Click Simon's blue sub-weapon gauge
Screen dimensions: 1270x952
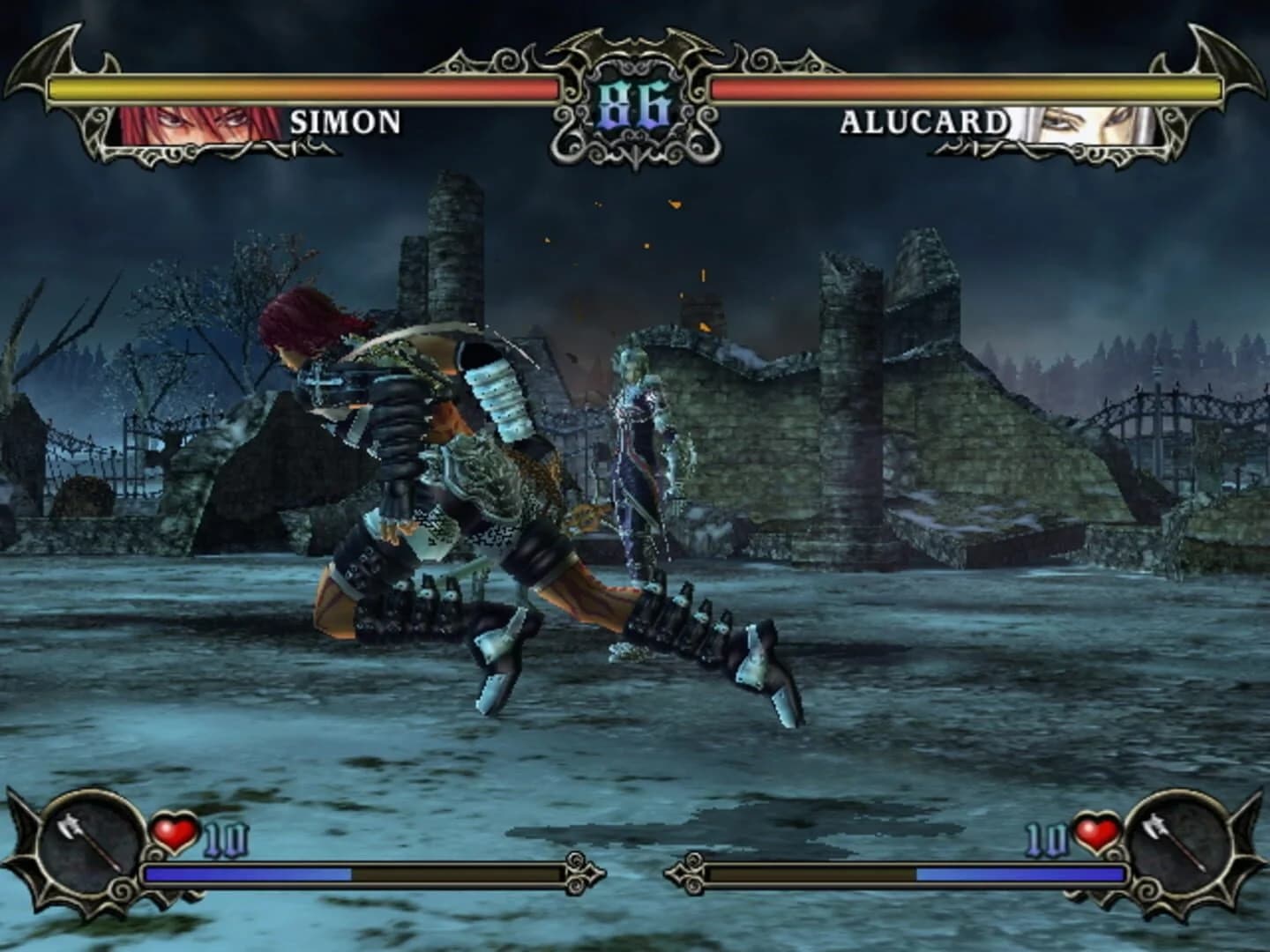tap(247, 873)
